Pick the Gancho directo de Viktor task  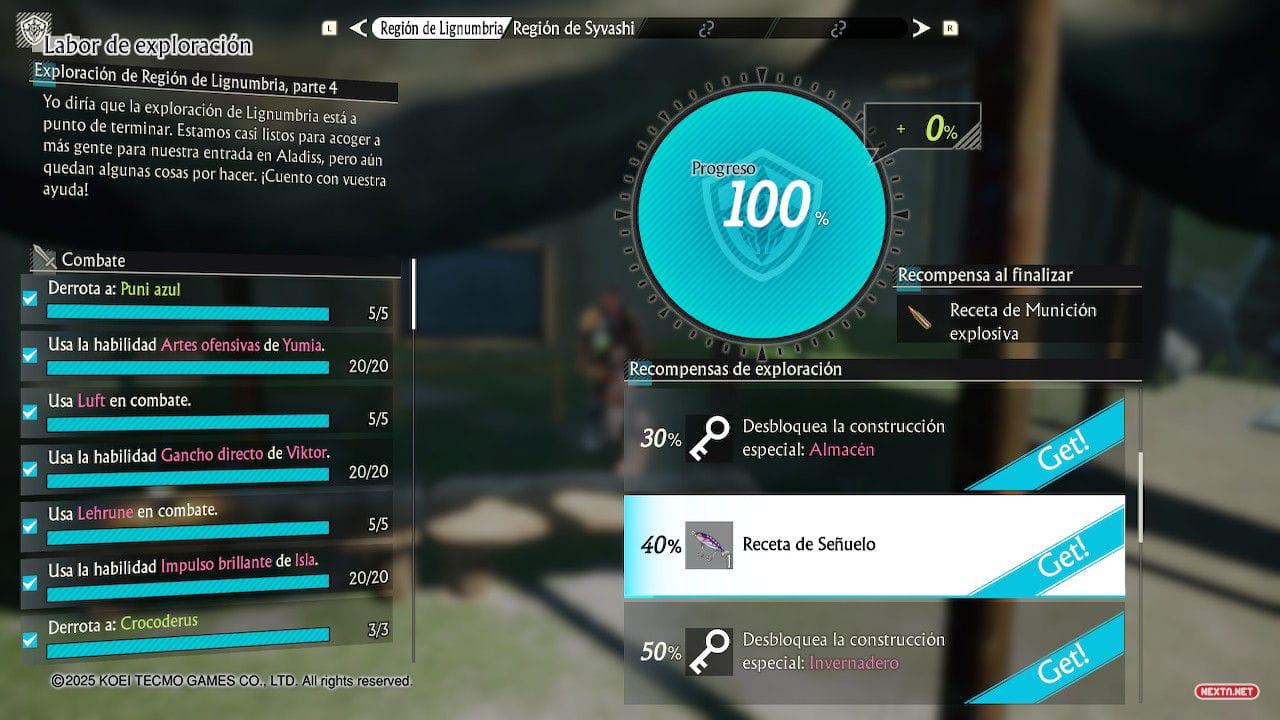coord(208,462)
